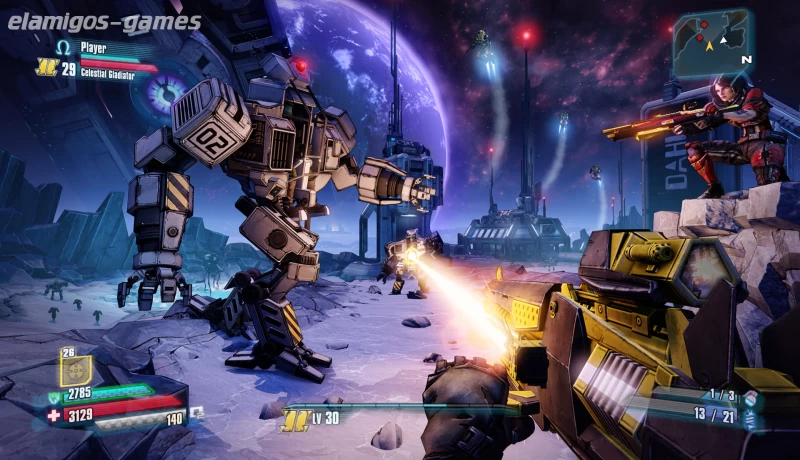This screenshot has height=460, width=800.
Task: Select the Omega class icon beside Player
Action: click(x=64, y=47)
